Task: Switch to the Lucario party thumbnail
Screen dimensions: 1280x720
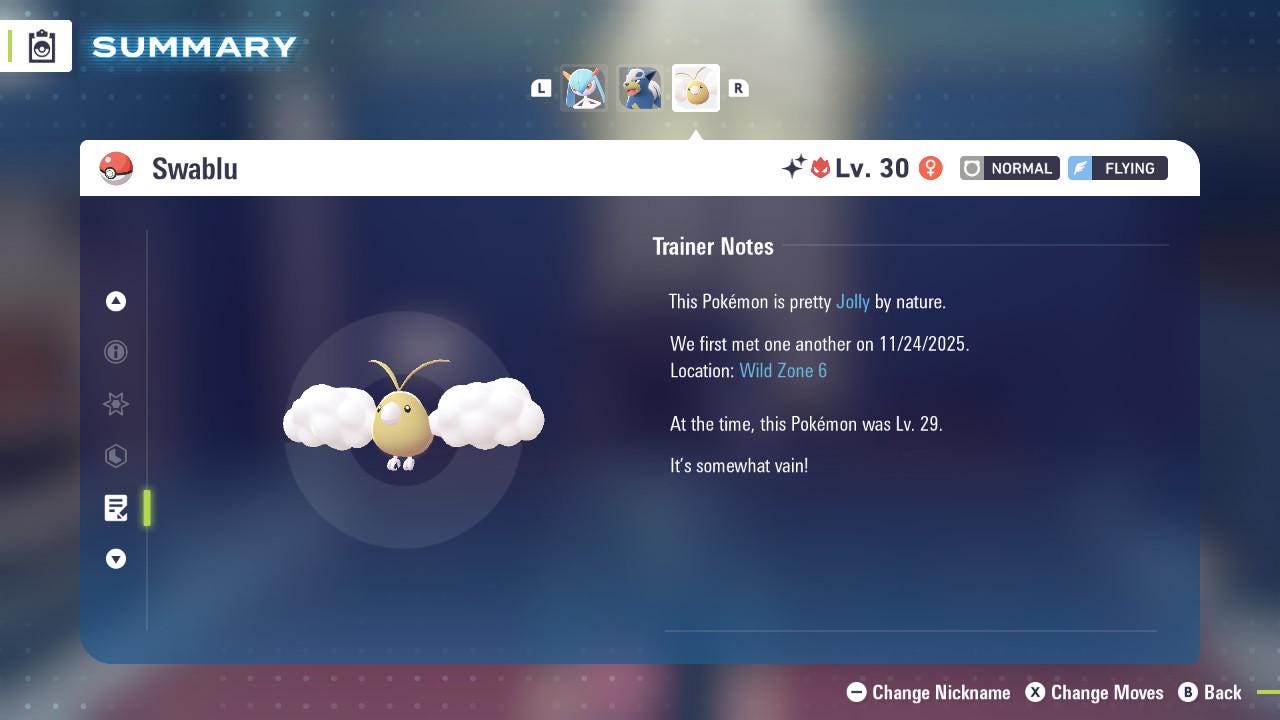Action: [x=640, y=87]
